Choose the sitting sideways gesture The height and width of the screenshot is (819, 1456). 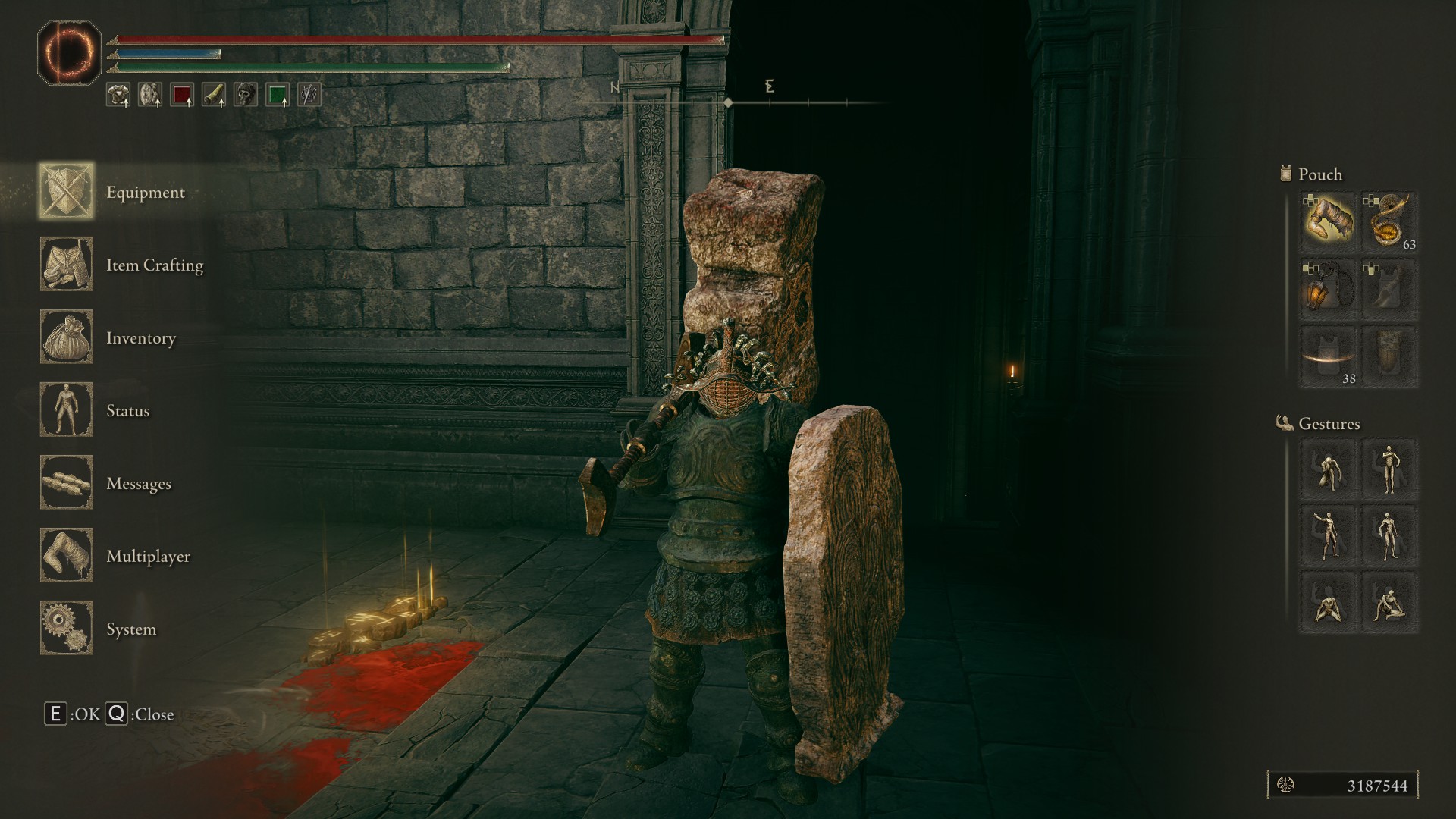coord(1389,602)
